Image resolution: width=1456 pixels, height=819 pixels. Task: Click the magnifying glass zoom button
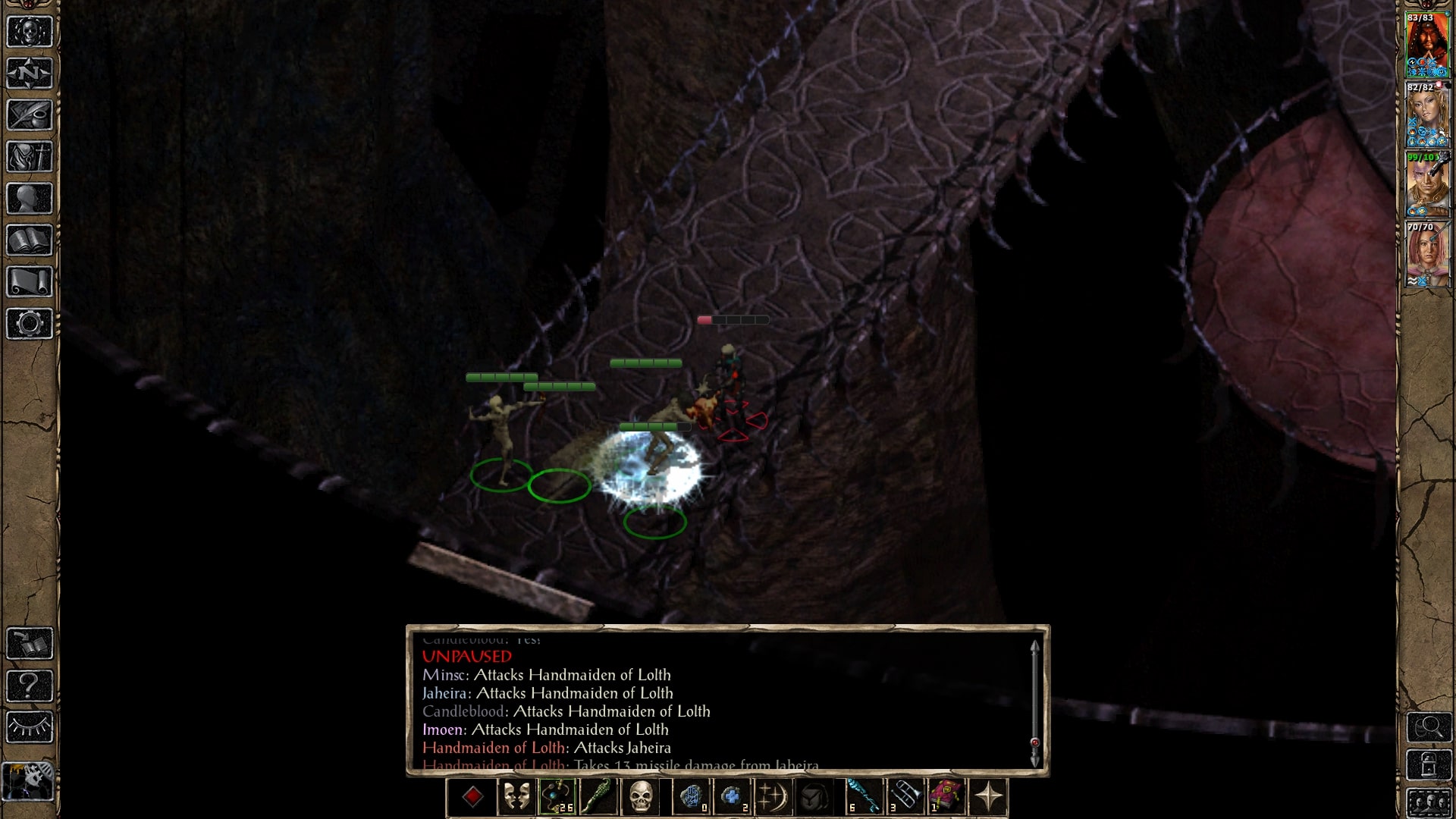(1429, 727)
